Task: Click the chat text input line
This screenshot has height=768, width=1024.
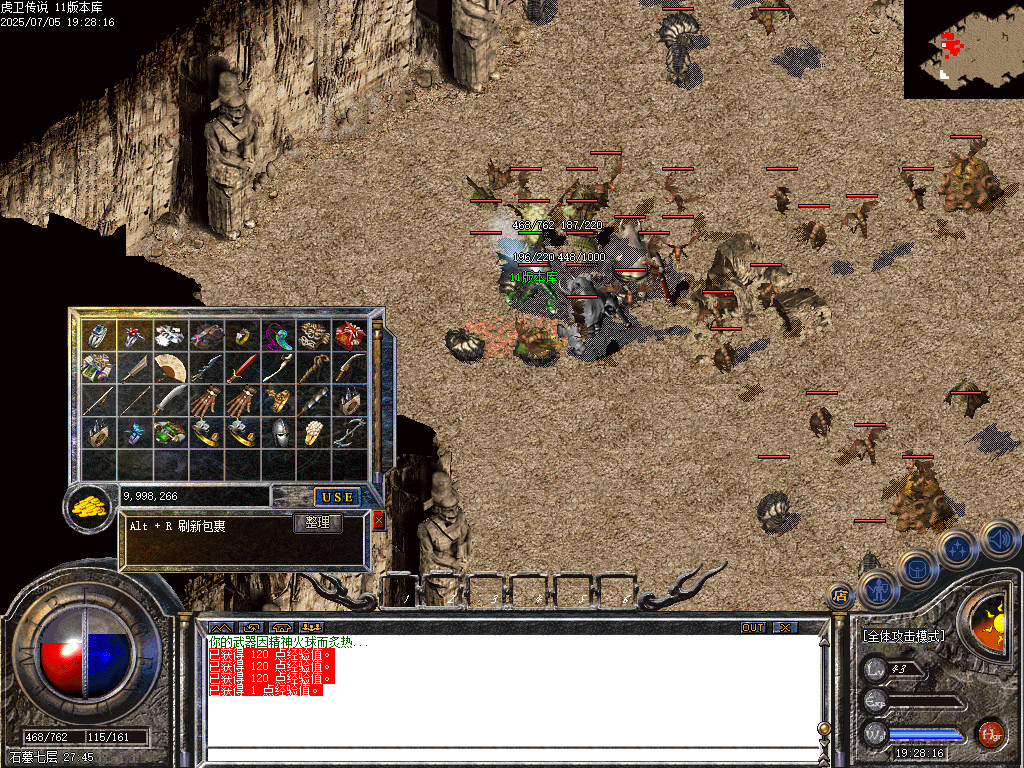Action: [510, 753]
